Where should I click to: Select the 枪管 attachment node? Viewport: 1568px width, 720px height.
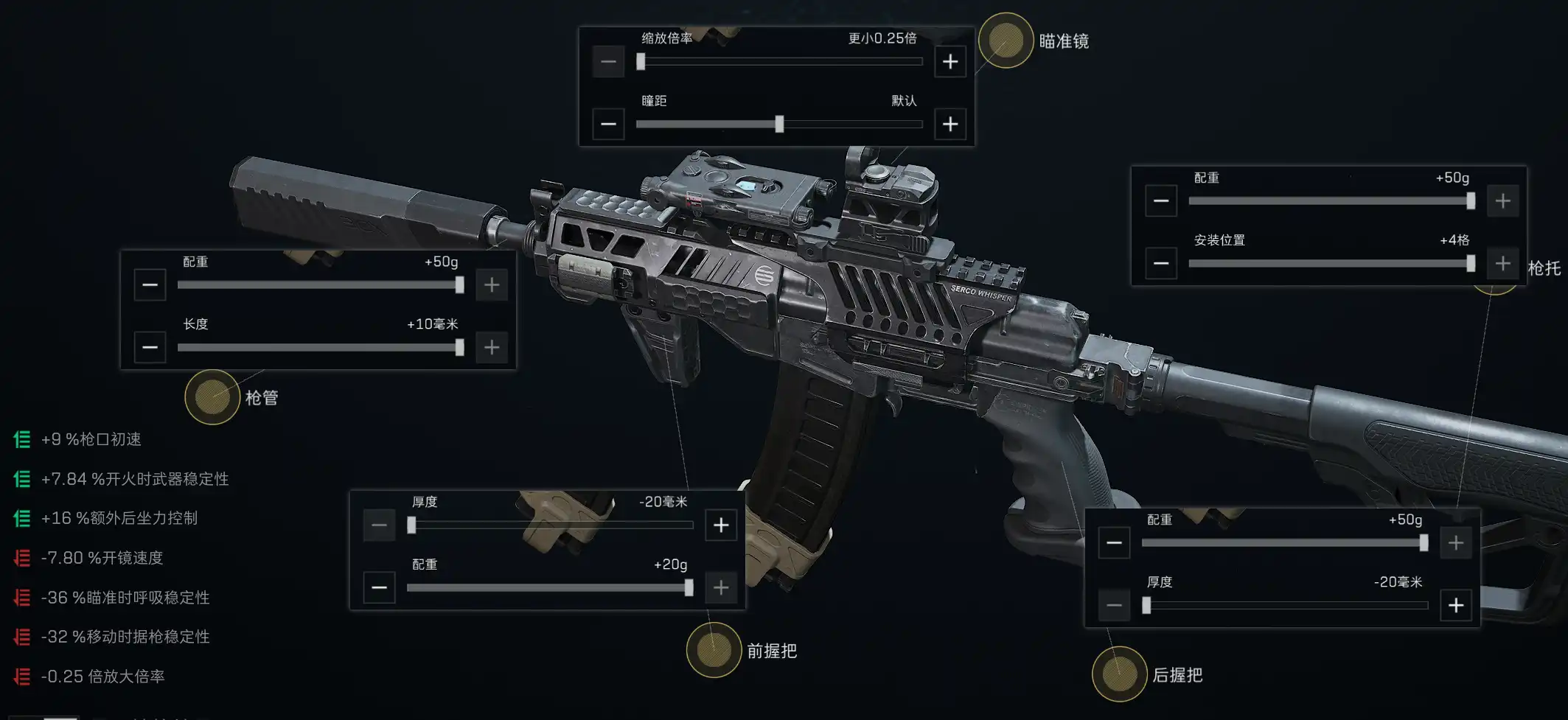pyautogui.click(x=212, y=397)
